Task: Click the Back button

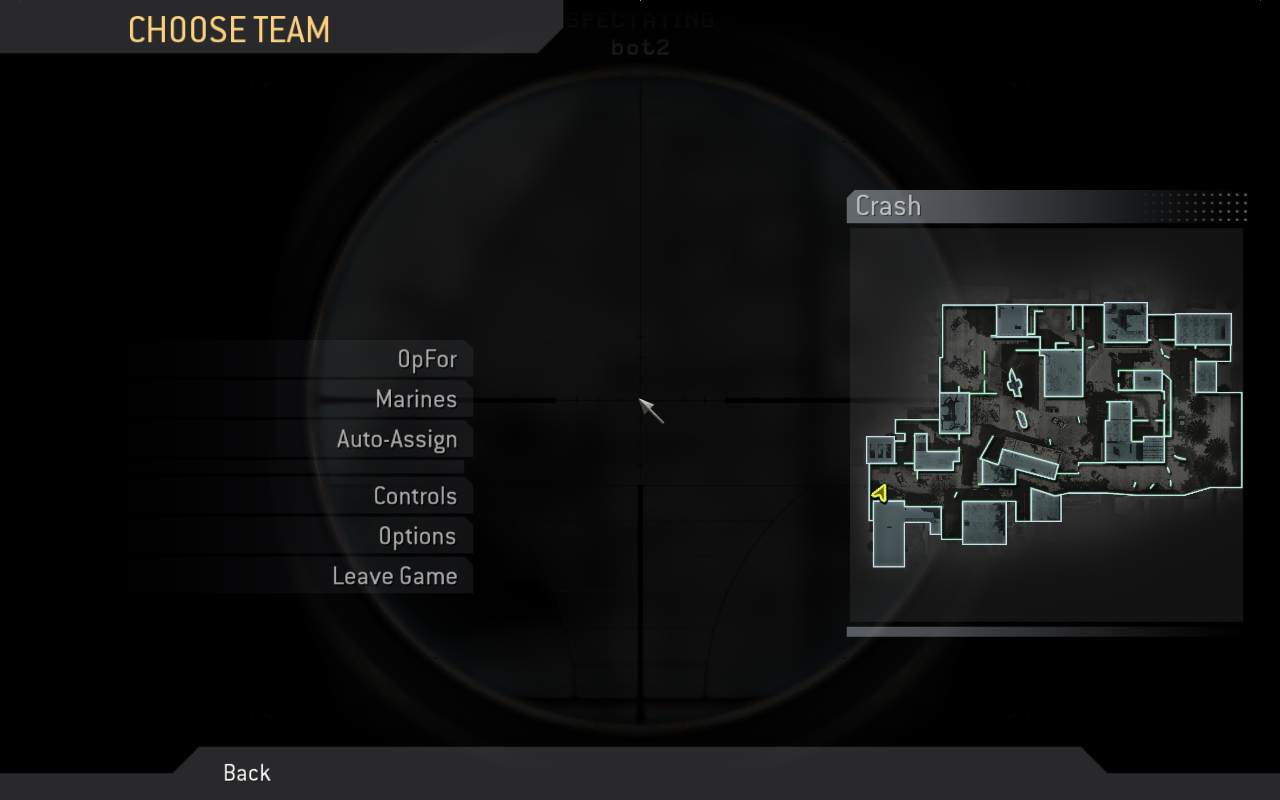Action: pyautogui.click(x=245, y=772)
